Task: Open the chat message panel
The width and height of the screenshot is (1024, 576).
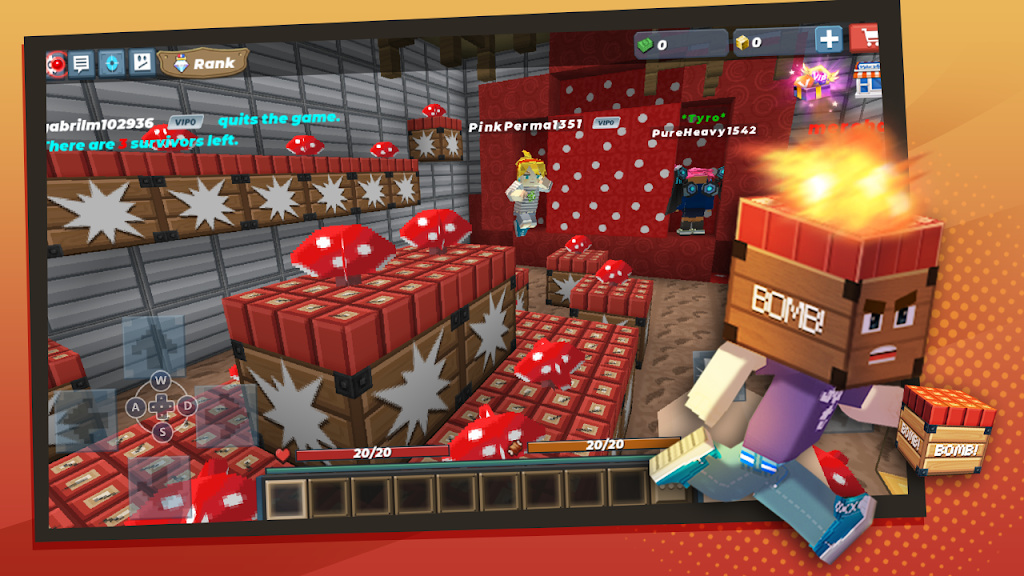Action: (x=82, y=64)
